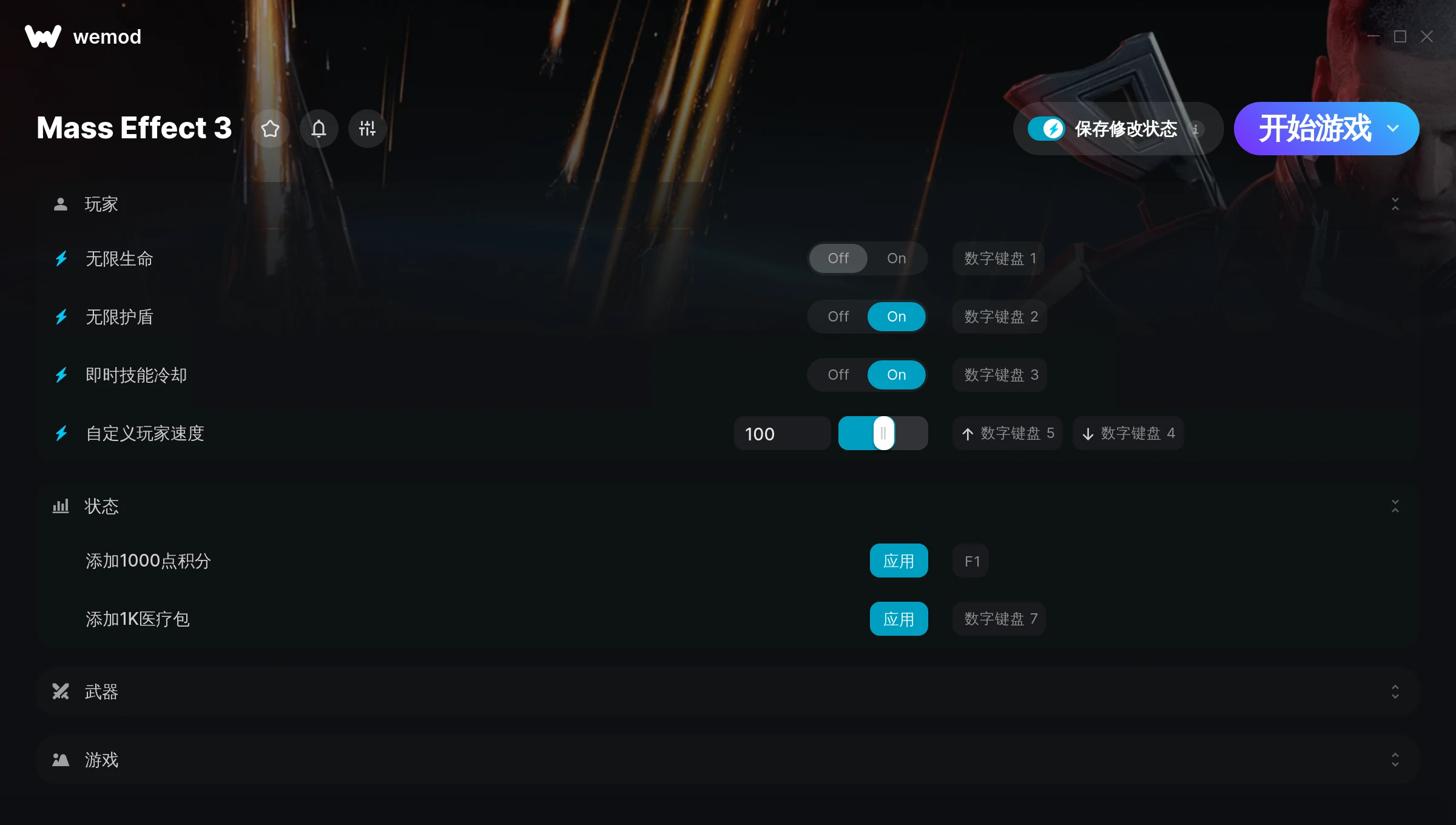Switch 无限护盾 to Off
Image resolution: width=1456 pixels, height=825 pixels.
click(838, 317)
